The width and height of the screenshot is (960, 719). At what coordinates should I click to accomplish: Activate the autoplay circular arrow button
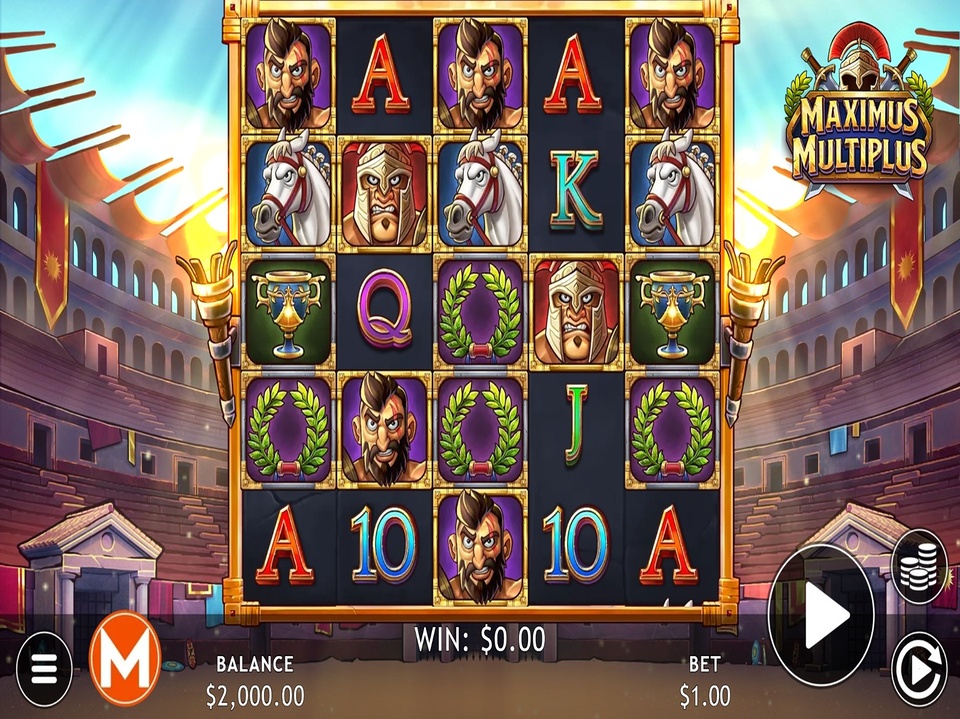[x=918, y=666]
